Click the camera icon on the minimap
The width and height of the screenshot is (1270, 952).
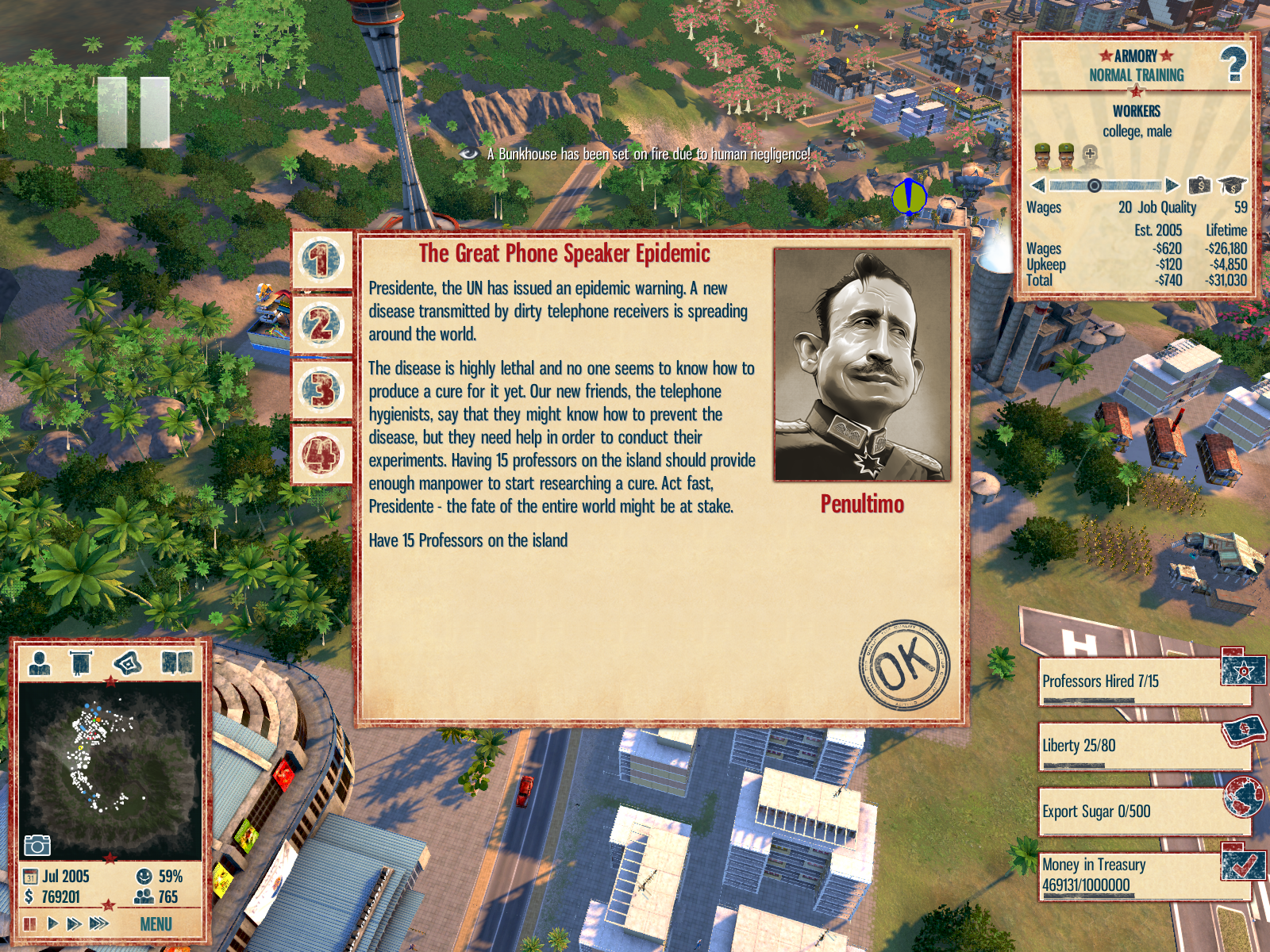tap(37, 845)
